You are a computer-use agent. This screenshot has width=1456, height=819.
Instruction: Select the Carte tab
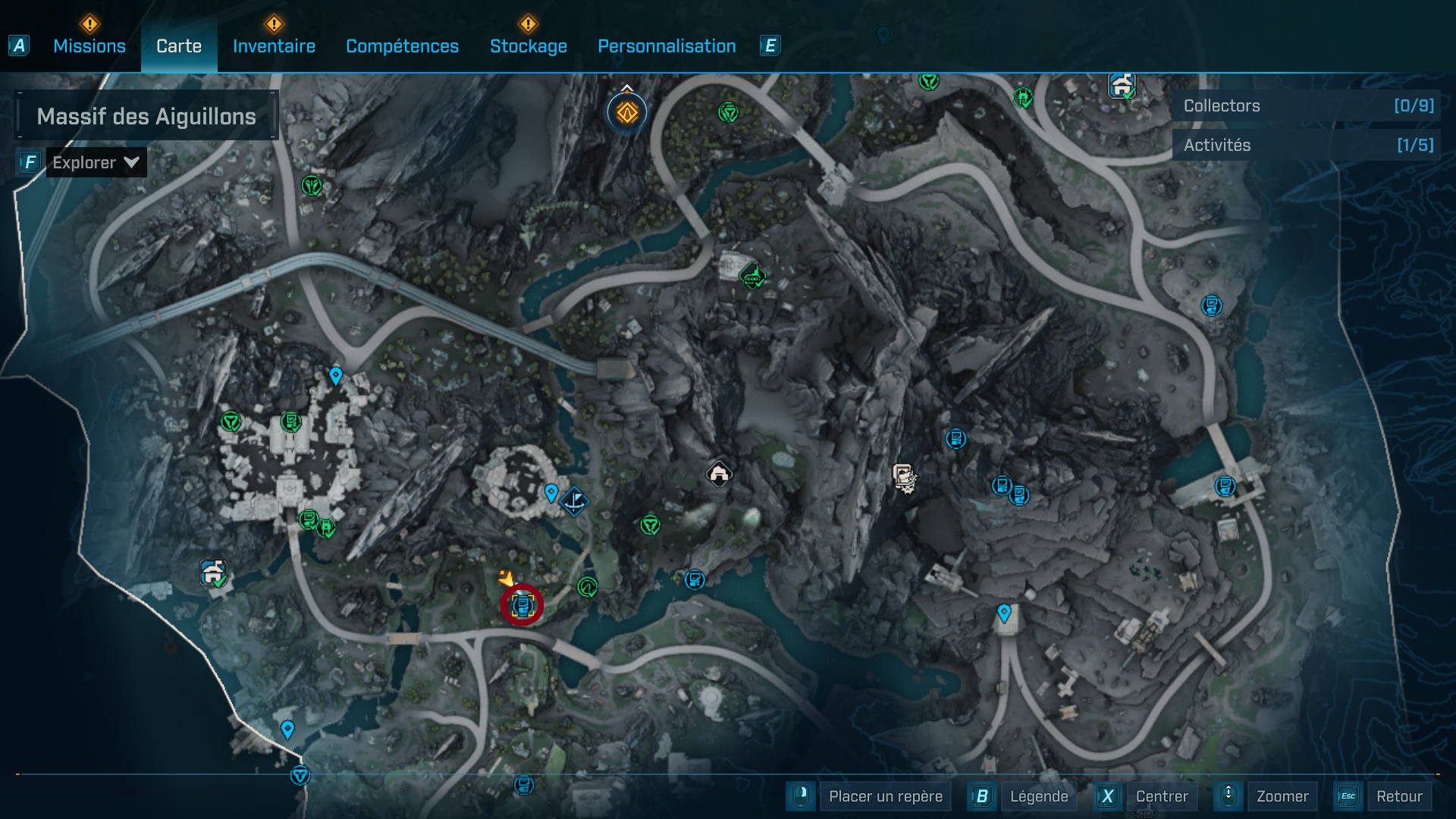point(178,46)
